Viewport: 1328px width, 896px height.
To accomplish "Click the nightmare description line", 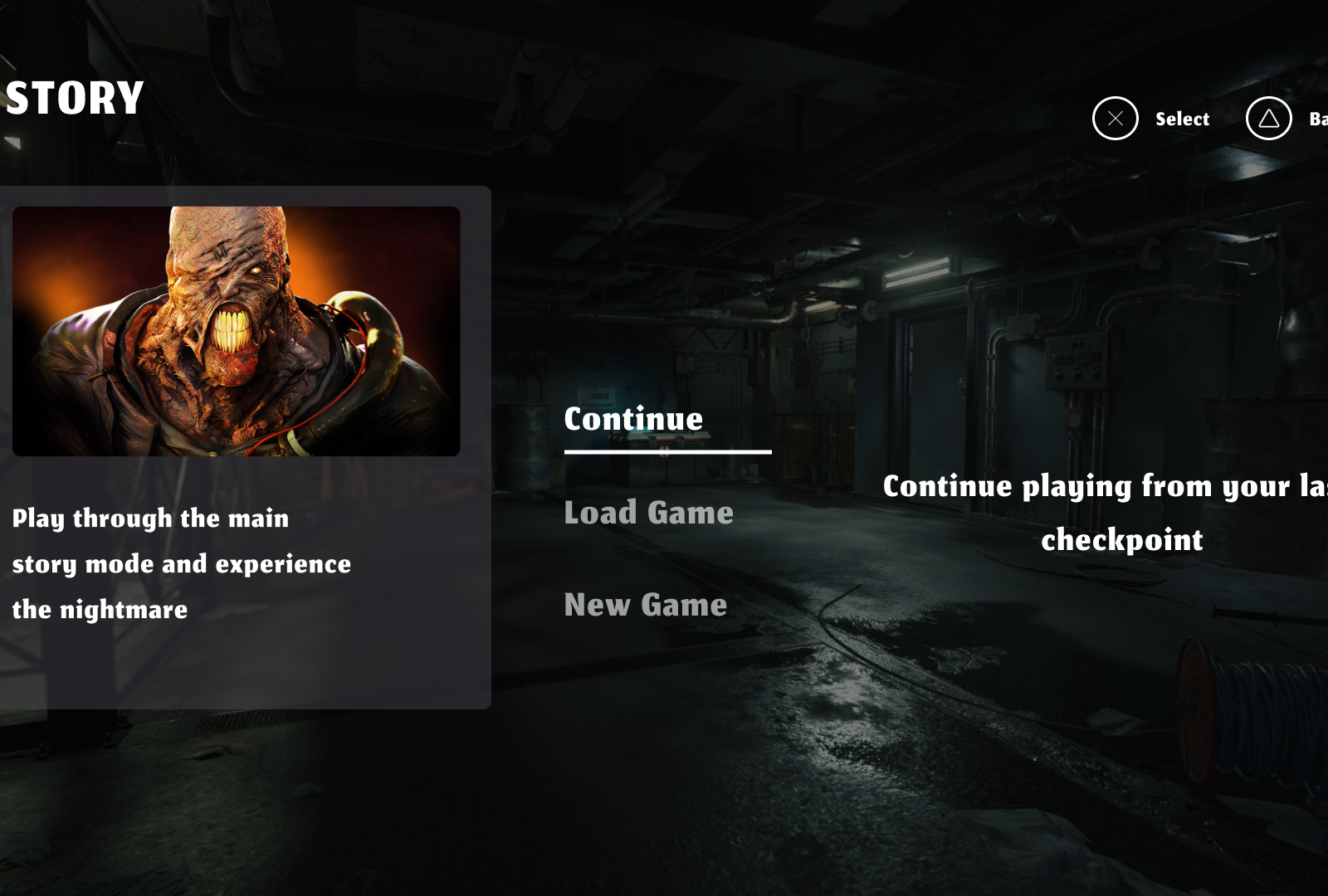I will click(99, 609).
